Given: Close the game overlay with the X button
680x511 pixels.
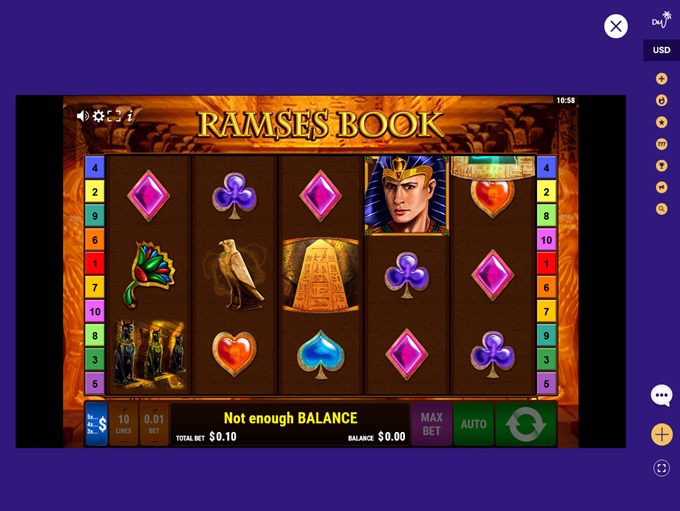Looking at the screenshot, I should click(616, 27).
